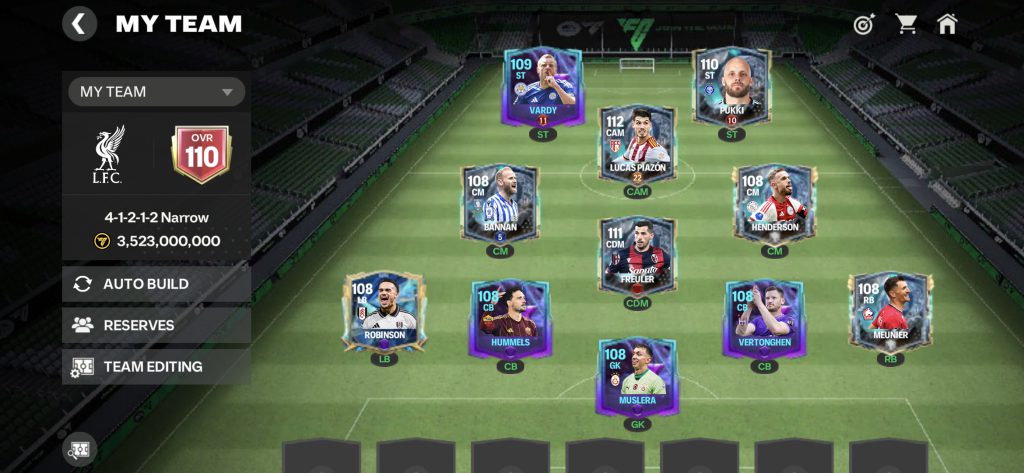Image resolution: width=1024 pixels, height=473 pixels.
Task: Open the MY TEAM dropdown
Action: [156, 92]
